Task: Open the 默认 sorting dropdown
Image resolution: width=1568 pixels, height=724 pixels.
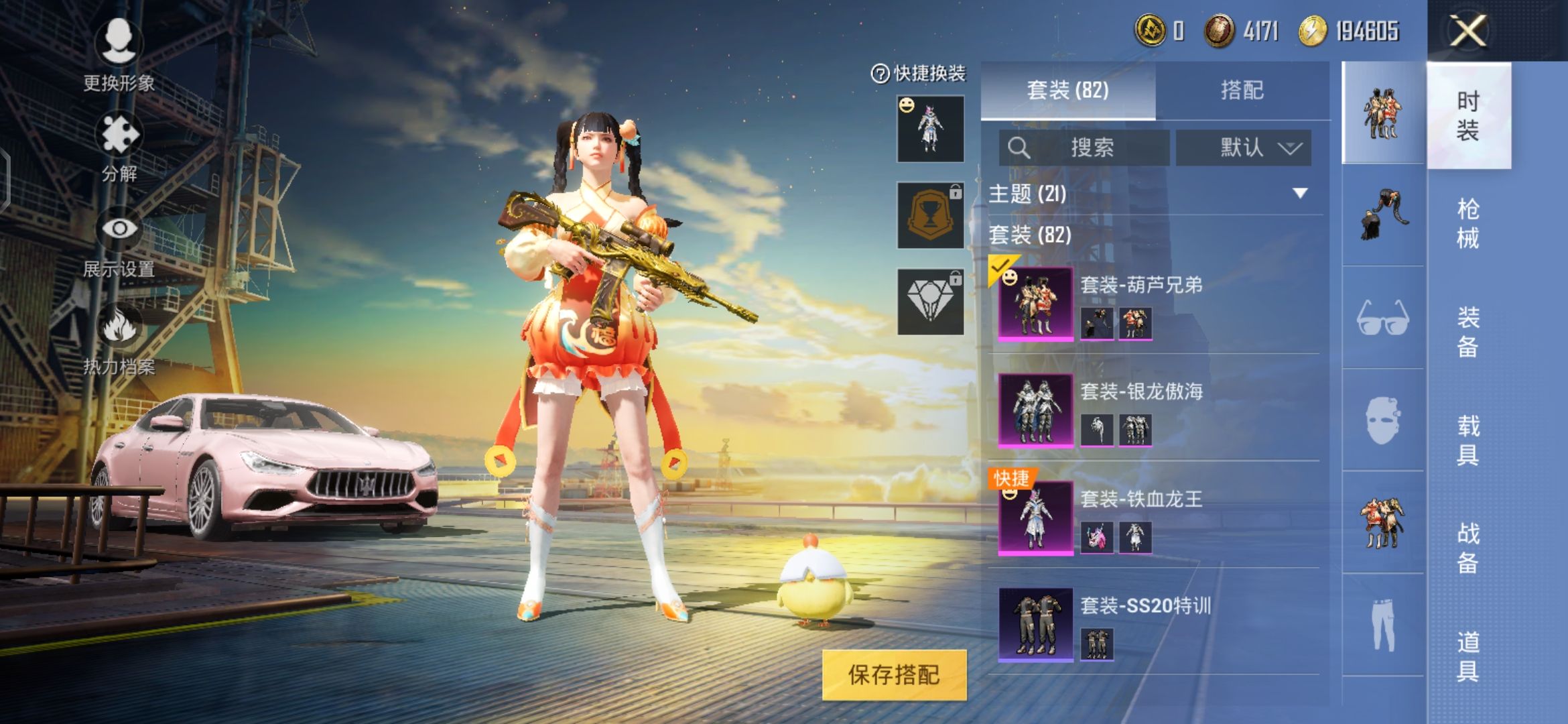Action: tap(1243, 149)
